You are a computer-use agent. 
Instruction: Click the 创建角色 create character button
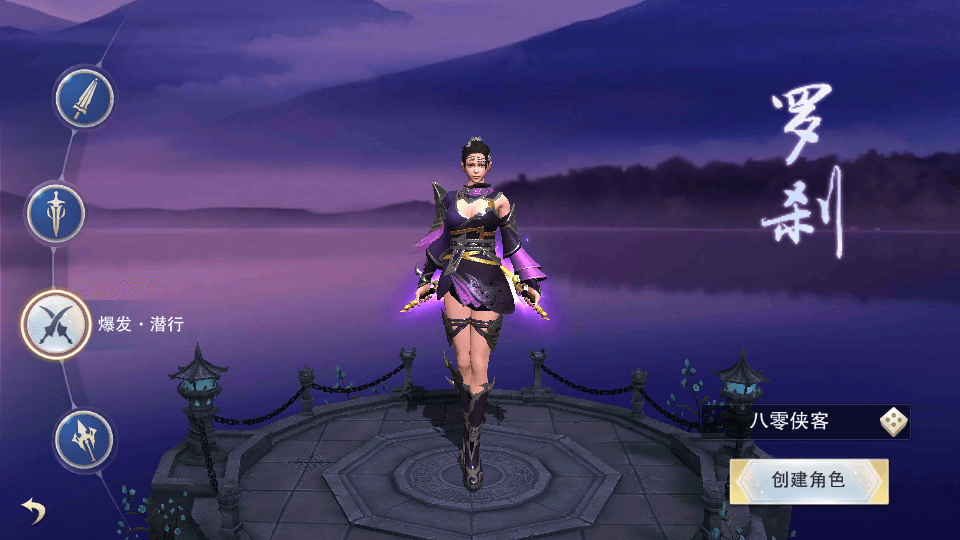(809, 481)
